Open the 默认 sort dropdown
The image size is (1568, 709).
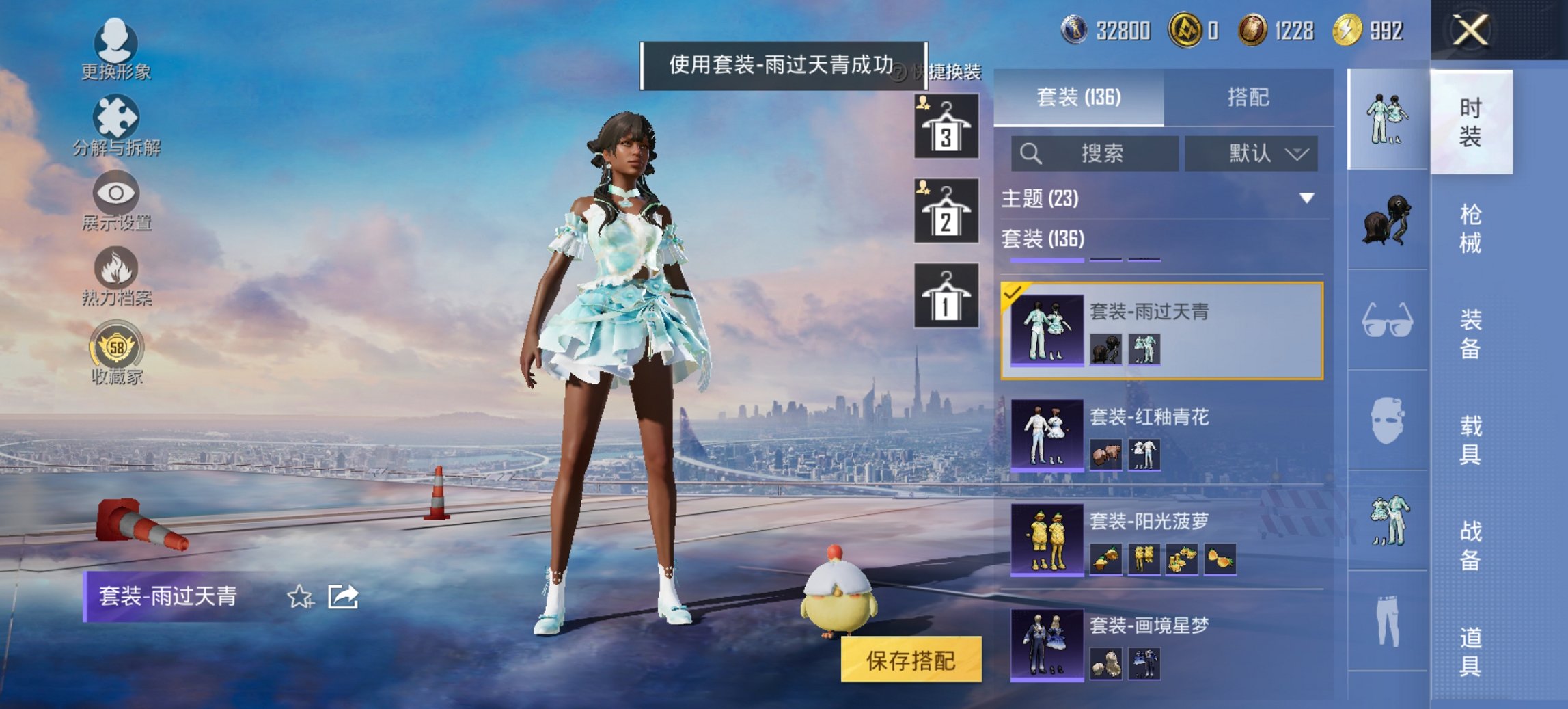pyautogui.click(x=1252, y=153)
